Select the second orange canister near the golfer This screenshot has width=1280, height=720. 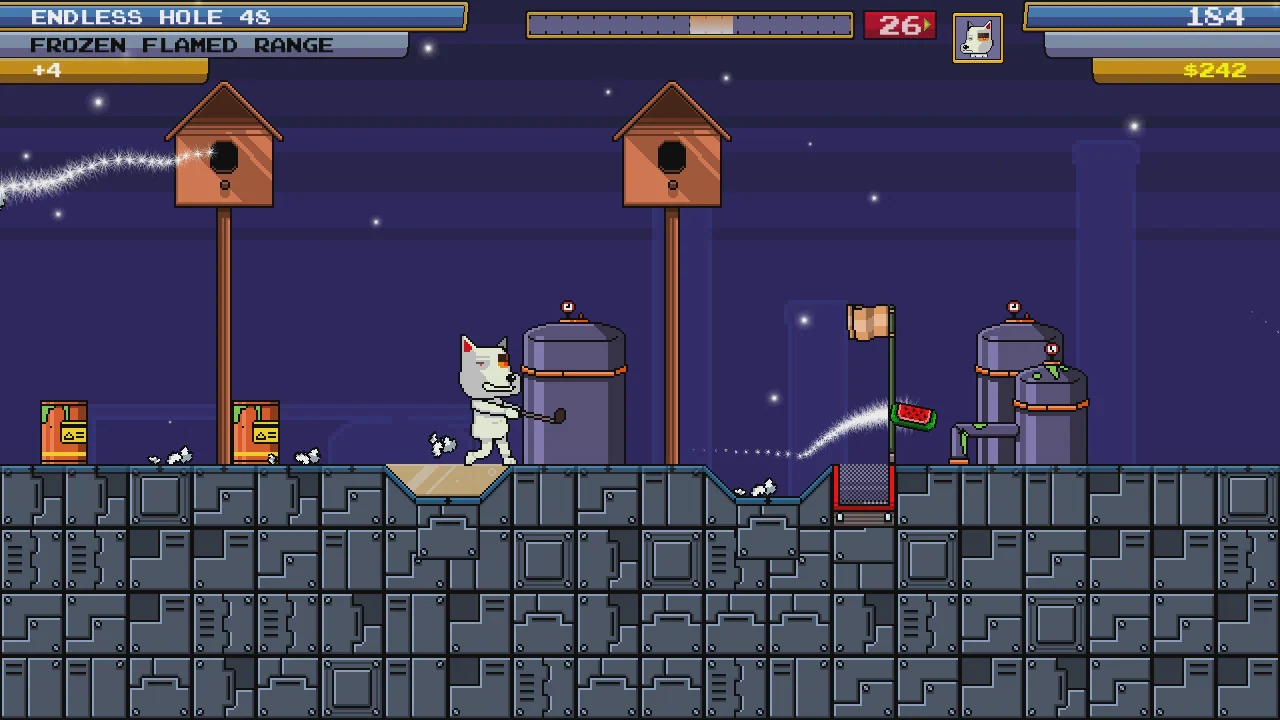254,430
